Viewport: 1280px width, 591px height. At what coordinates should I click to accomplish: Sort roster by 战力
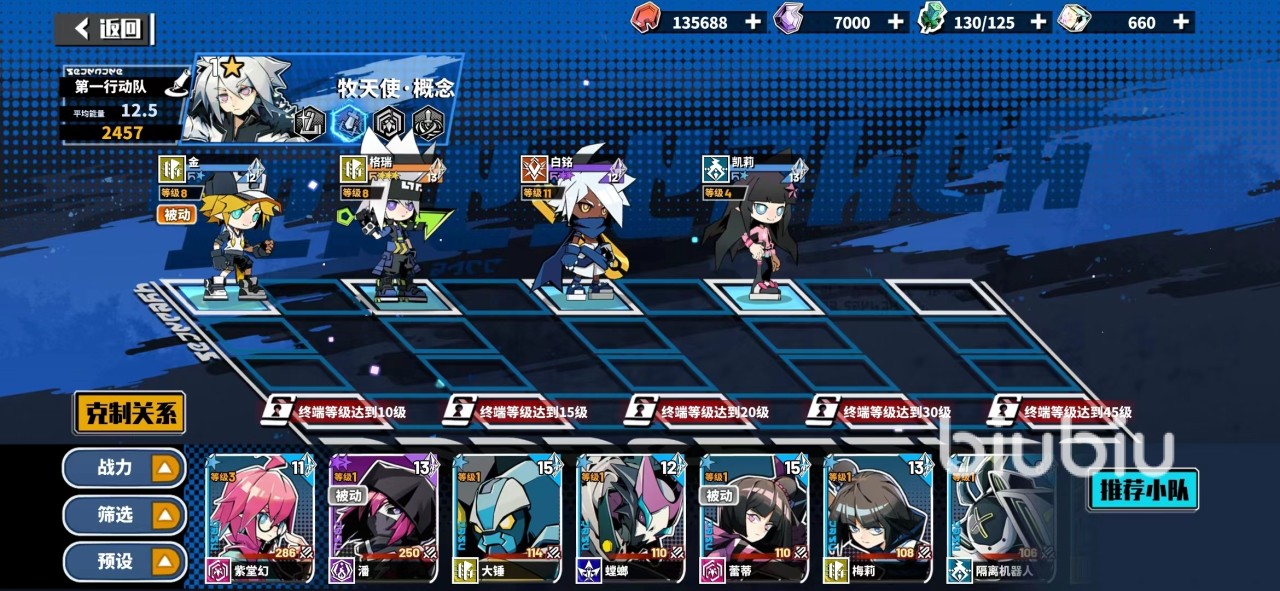(x=124, y=467)
